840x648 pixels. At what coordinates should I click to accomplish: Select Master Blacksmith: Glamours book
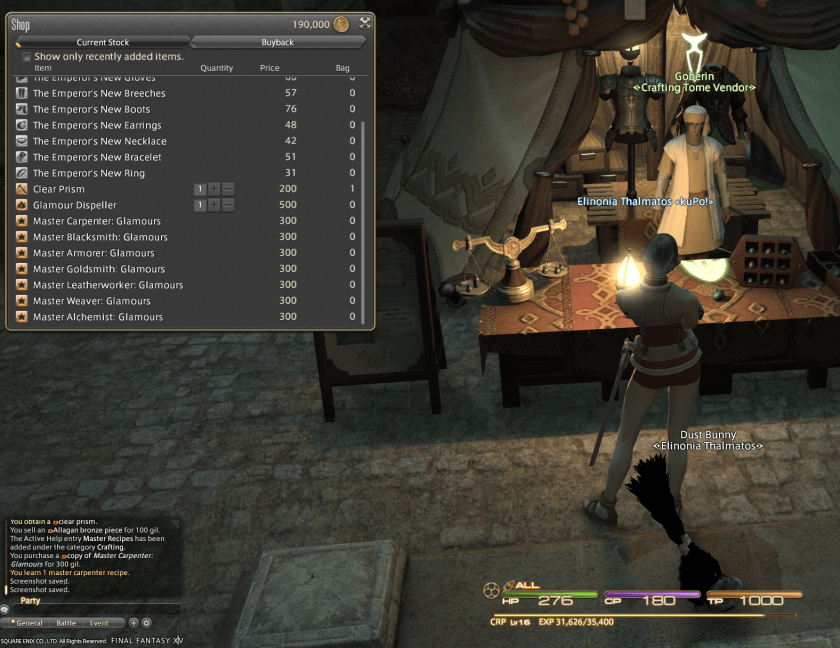[100, 237]
